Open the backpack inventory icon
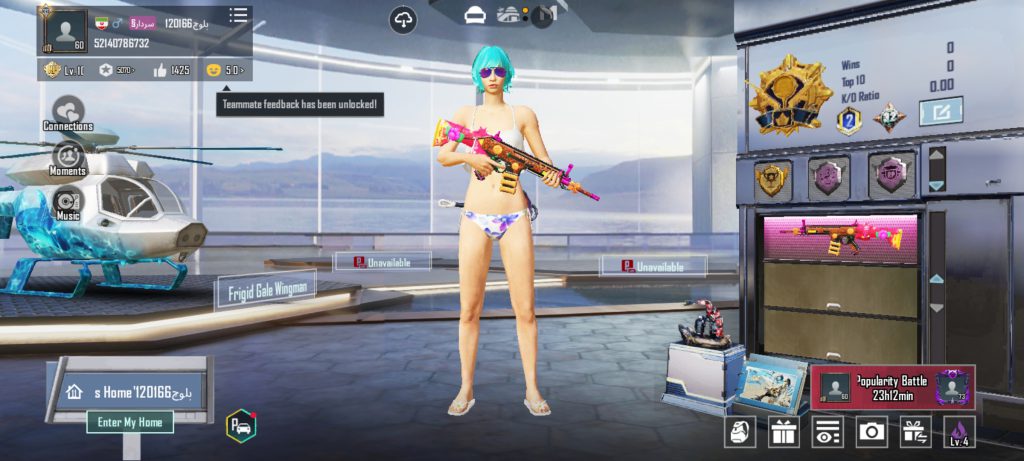 [740, 432]
